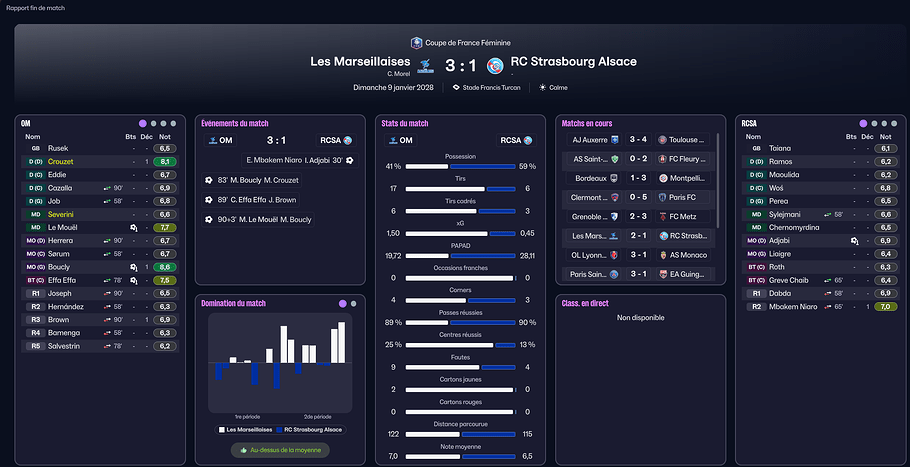Open RC Strasbourg Alsace team name in header
This screenshot has height=467, width=910.
coord(573,62)
